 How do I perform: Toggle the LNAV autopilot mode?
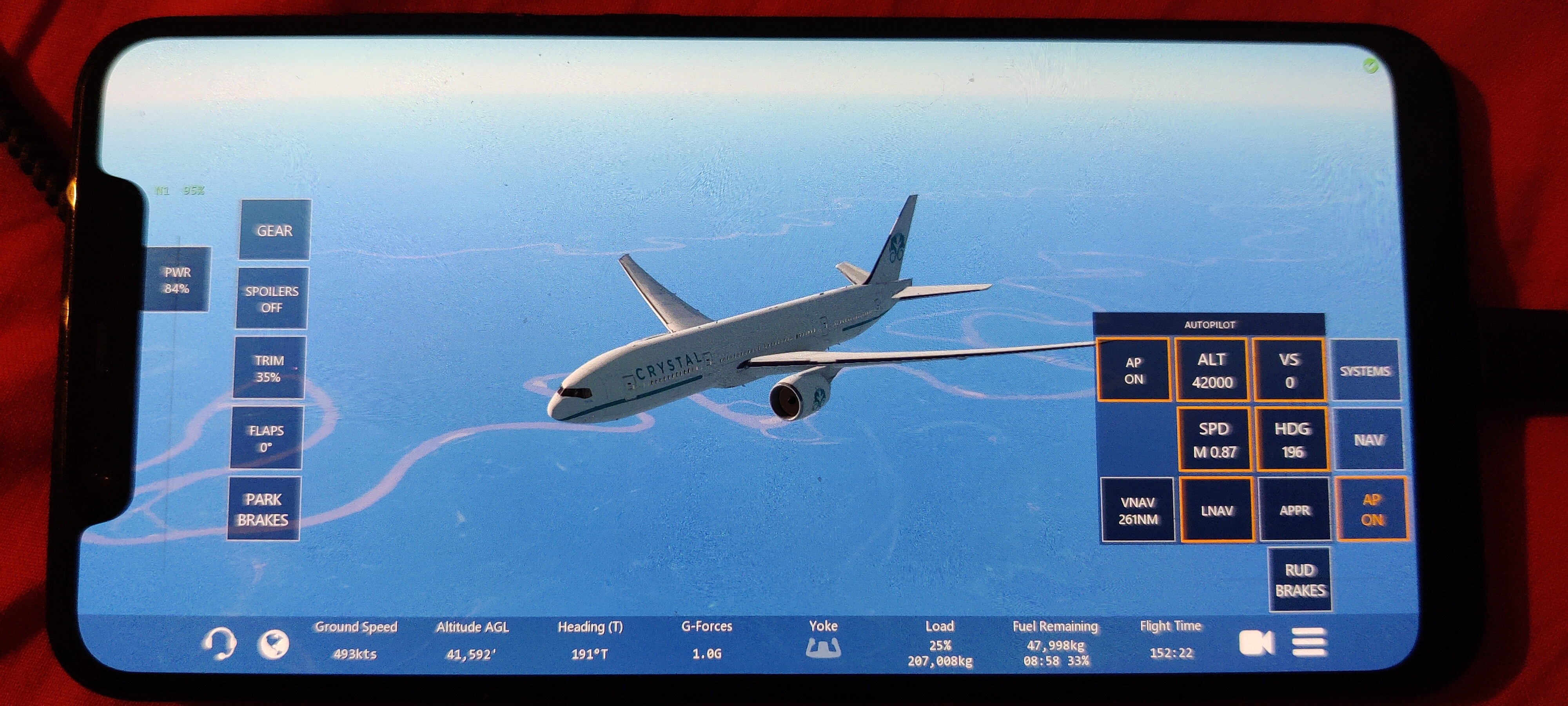pos(1217,510)
